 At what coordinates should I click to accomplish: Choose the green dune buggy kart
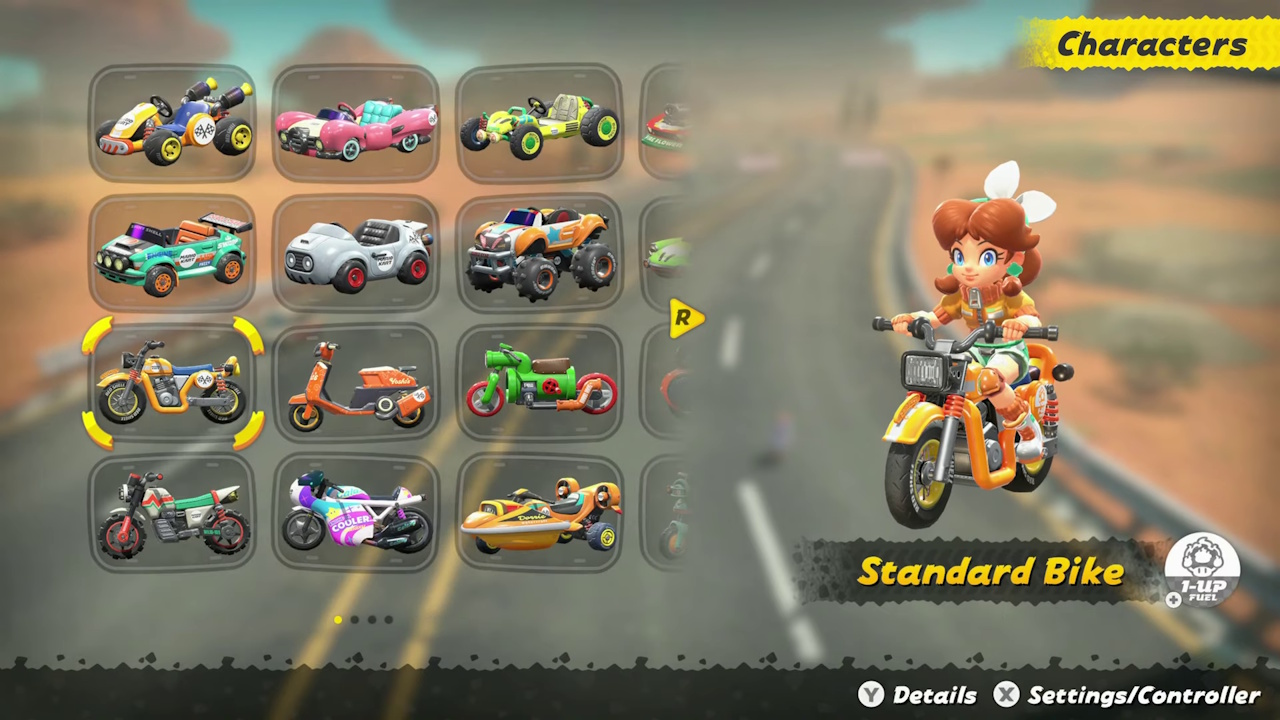pyautogui.click(x=540, y=120)
